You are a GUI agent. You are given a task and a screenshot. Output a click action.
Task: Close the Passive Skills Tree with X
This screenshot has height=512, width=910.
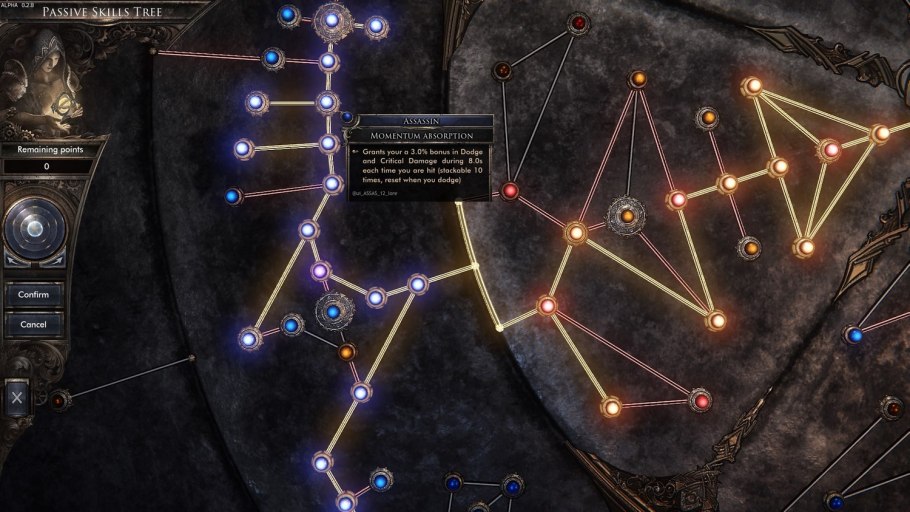[x=17, y=397]
